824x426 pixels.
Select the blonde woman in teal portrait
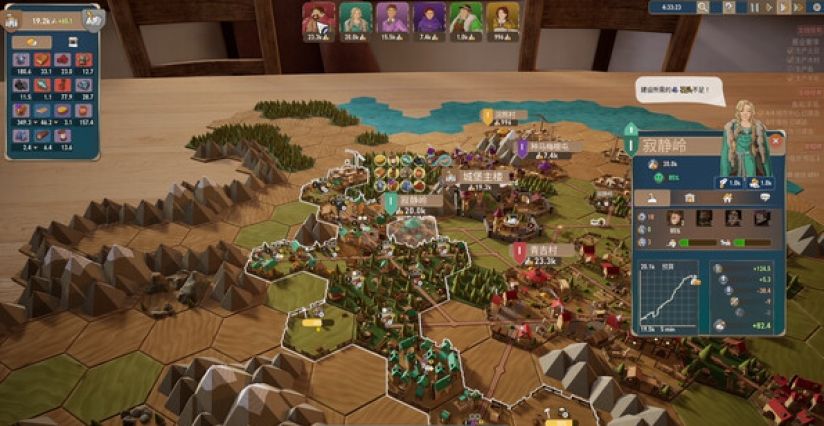tap(355, 18)
